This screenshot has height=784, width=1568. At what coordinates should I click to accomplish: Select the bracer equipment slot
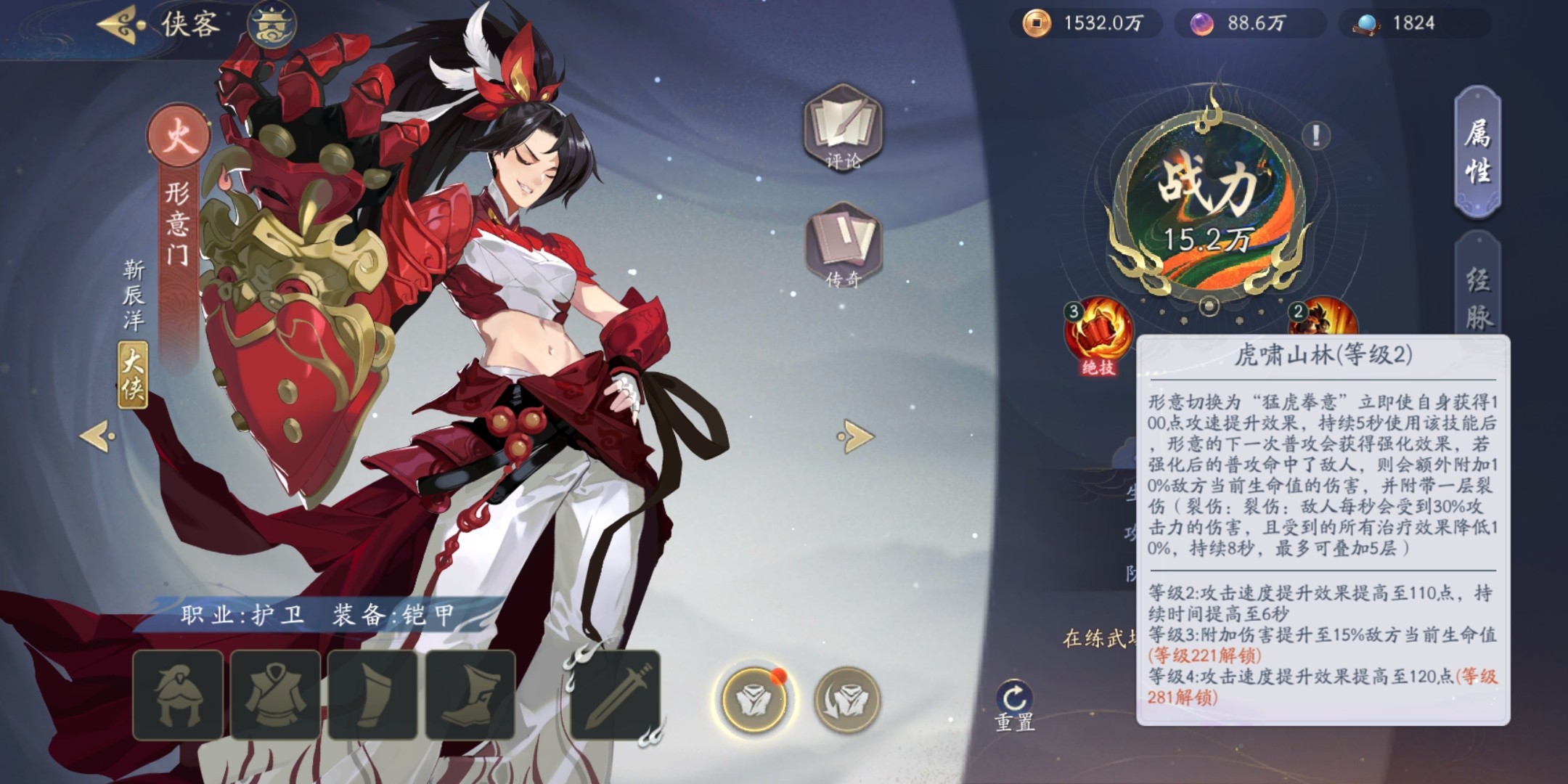coord(373,695)
